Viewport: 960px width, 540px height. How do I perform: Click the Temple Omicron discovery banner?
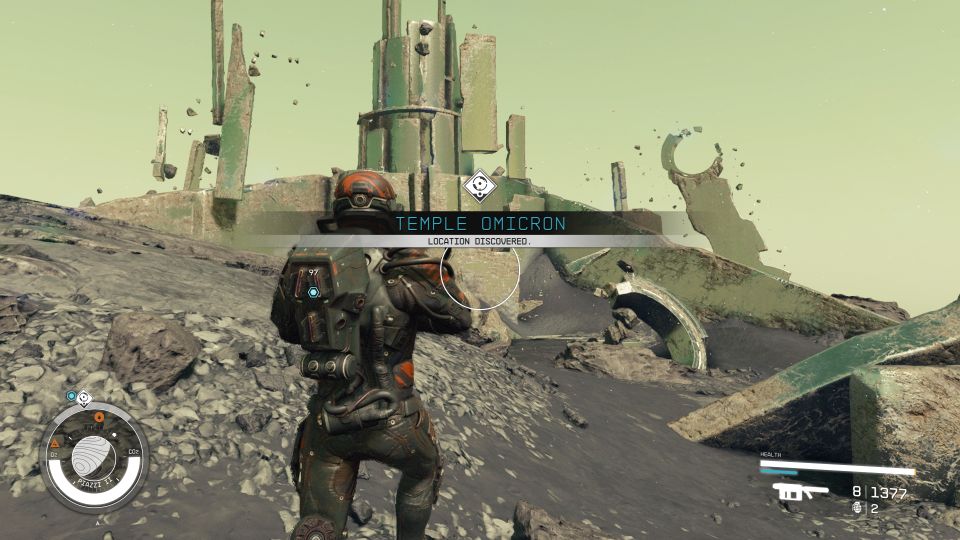tap(480, 224)
